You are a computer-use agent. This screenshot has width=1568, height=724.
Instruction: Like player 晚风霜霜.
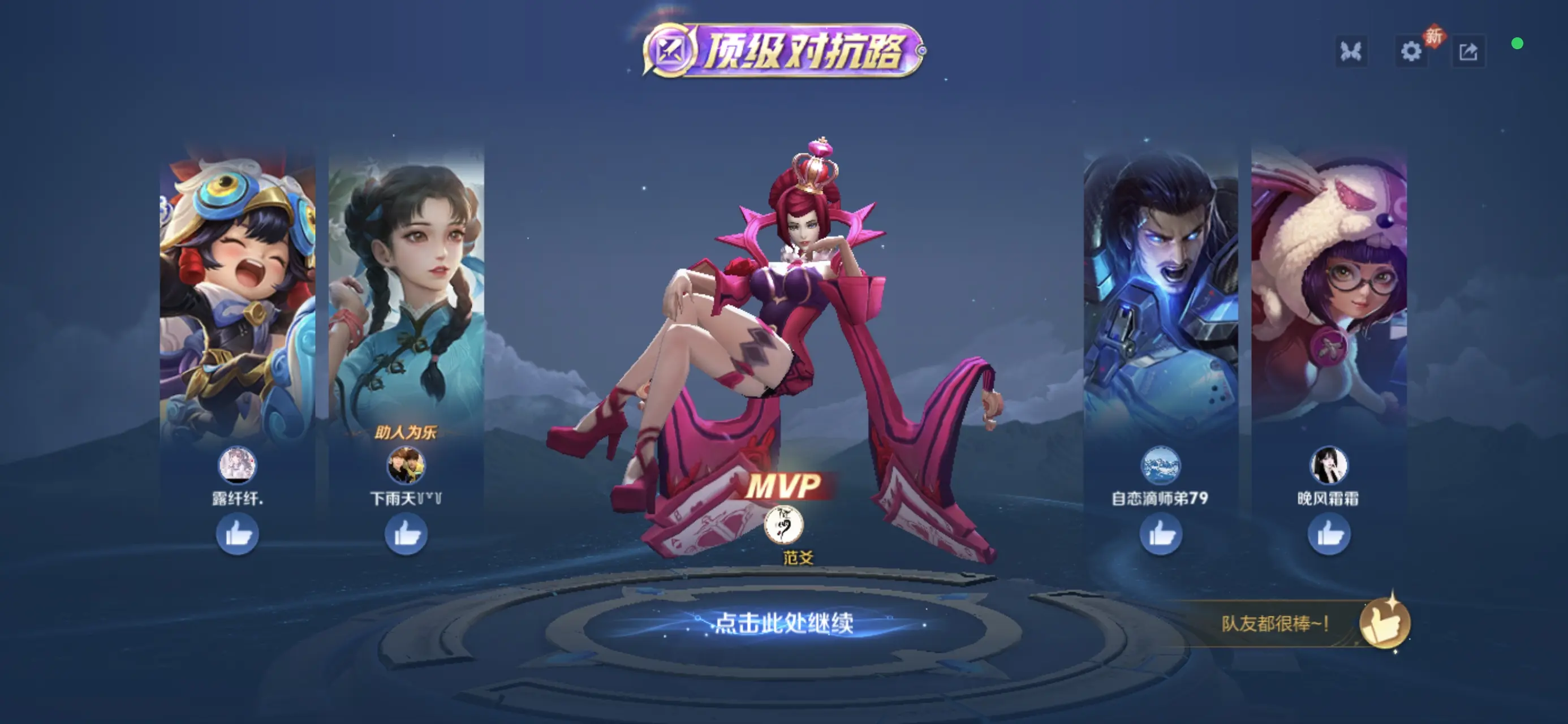tap(1329, 534)
